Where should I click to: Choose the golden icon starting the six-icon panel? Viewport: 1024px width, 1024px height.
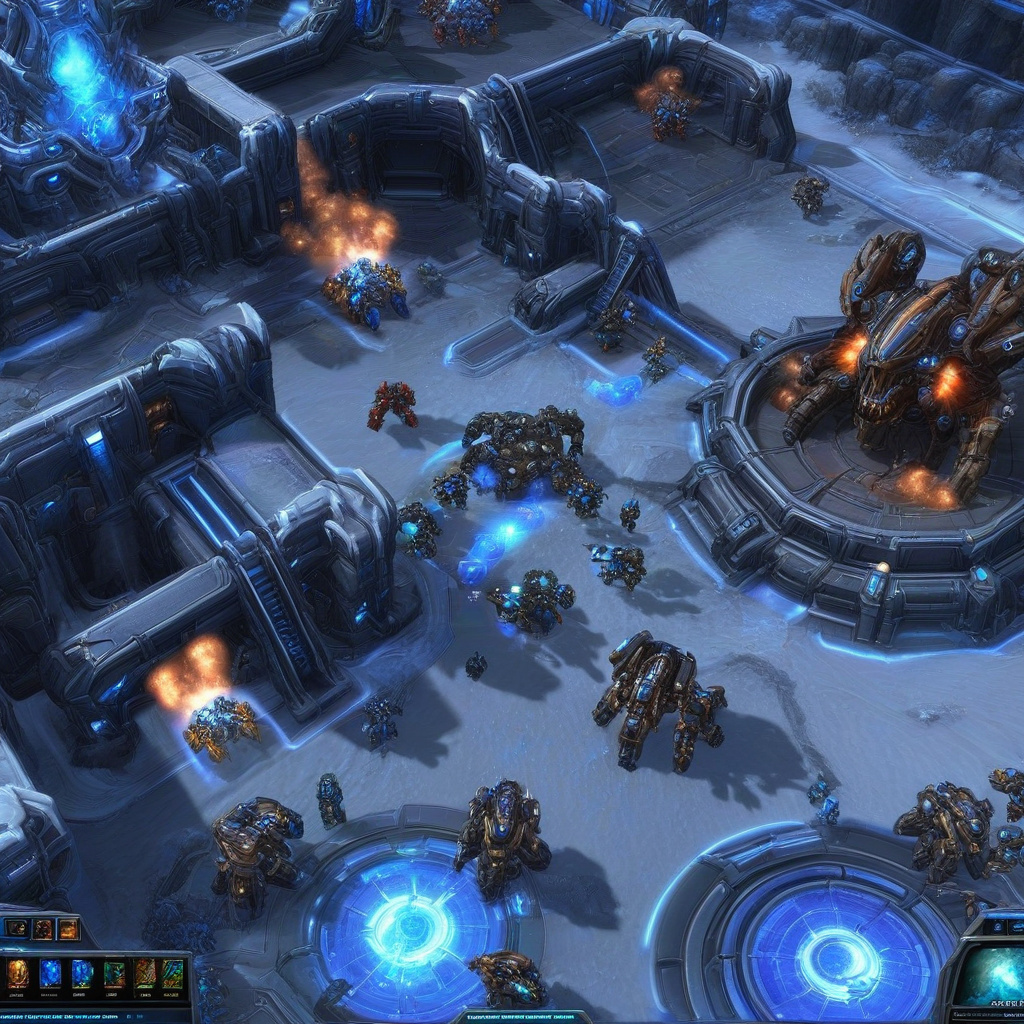point(18,974)
